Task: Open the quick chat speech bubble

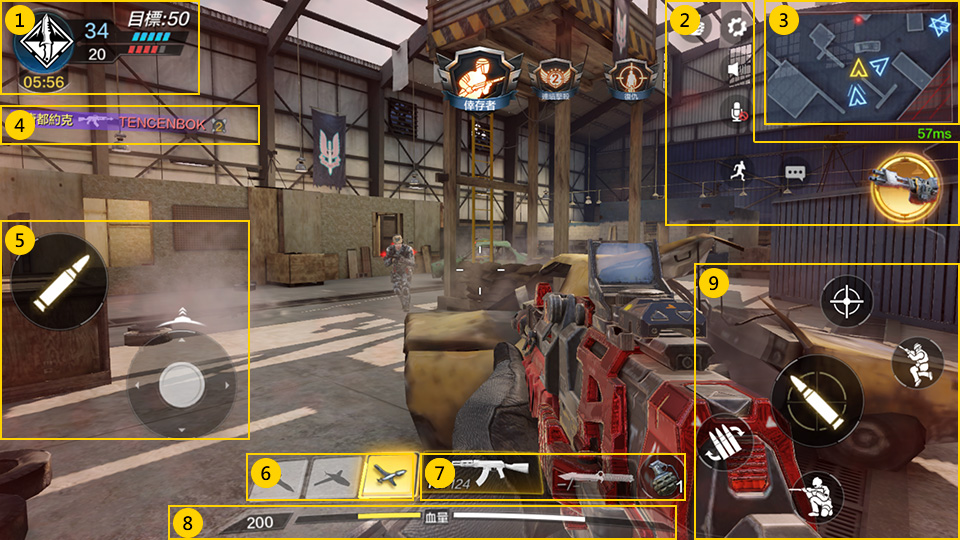Action: pyautogui.click(x=795, y=172)
